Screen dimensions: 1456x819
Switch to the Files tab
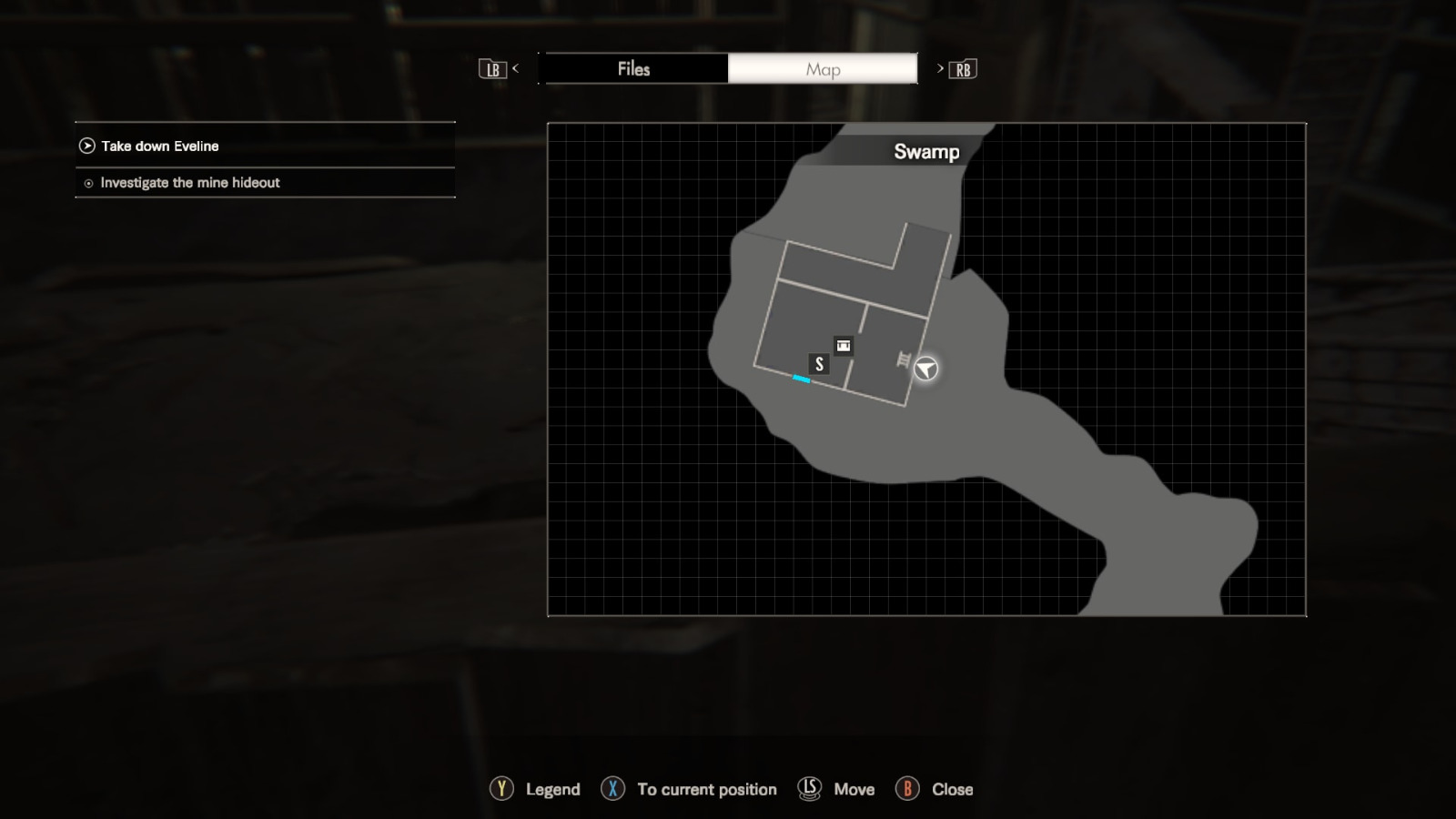634,68
